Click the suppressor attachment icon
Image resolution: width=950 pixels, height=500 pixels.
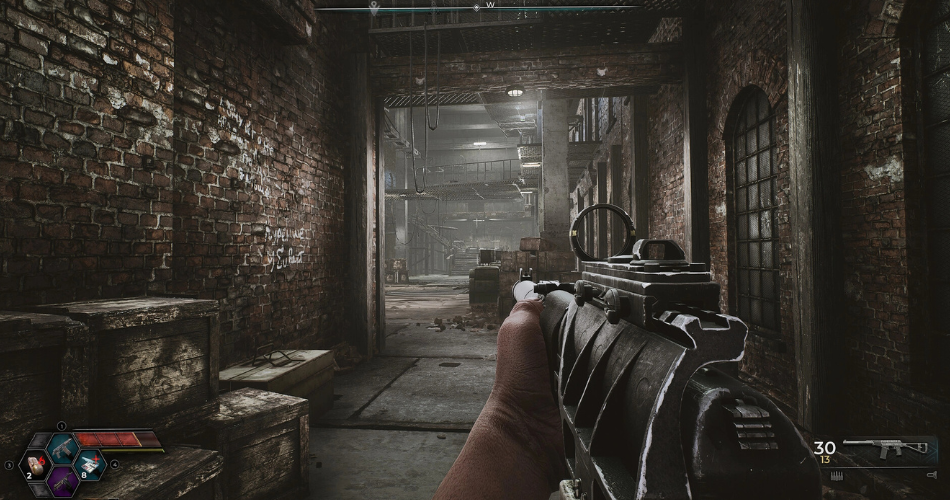coord(932,475)
